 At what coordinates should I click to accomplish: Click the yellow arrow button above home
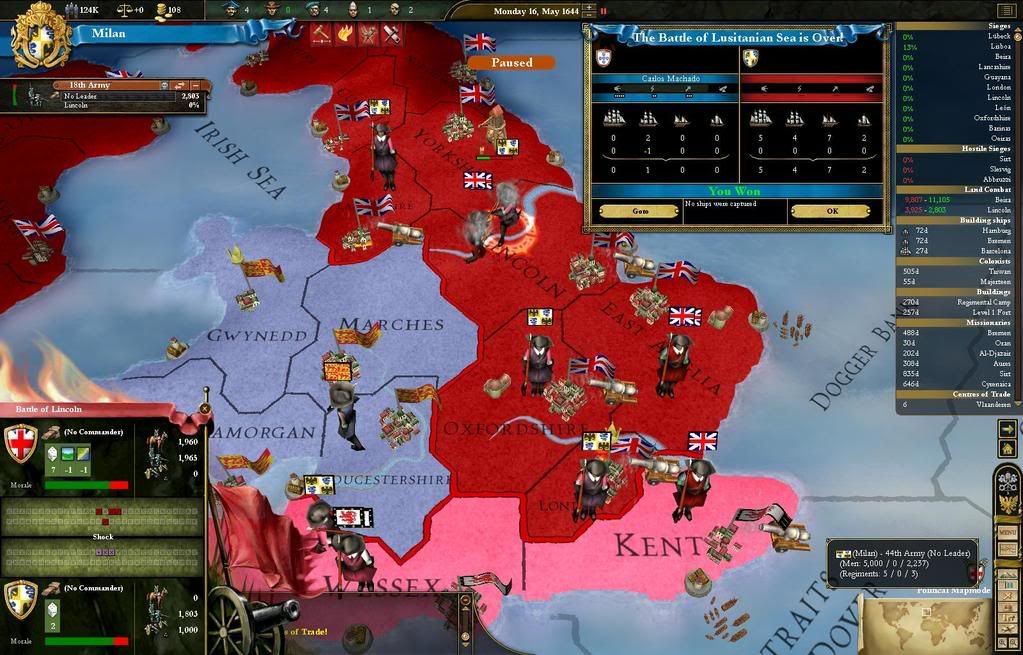pyautogui.click(x=1007, y=429)
